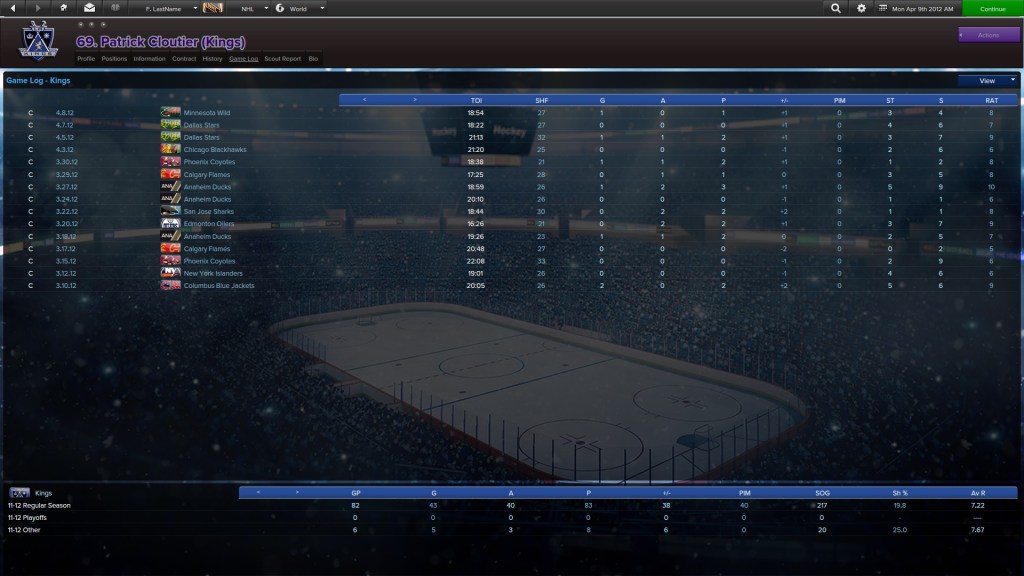Switch to the Profile tab
1024x576 pixels.
[x=86, y=59]
